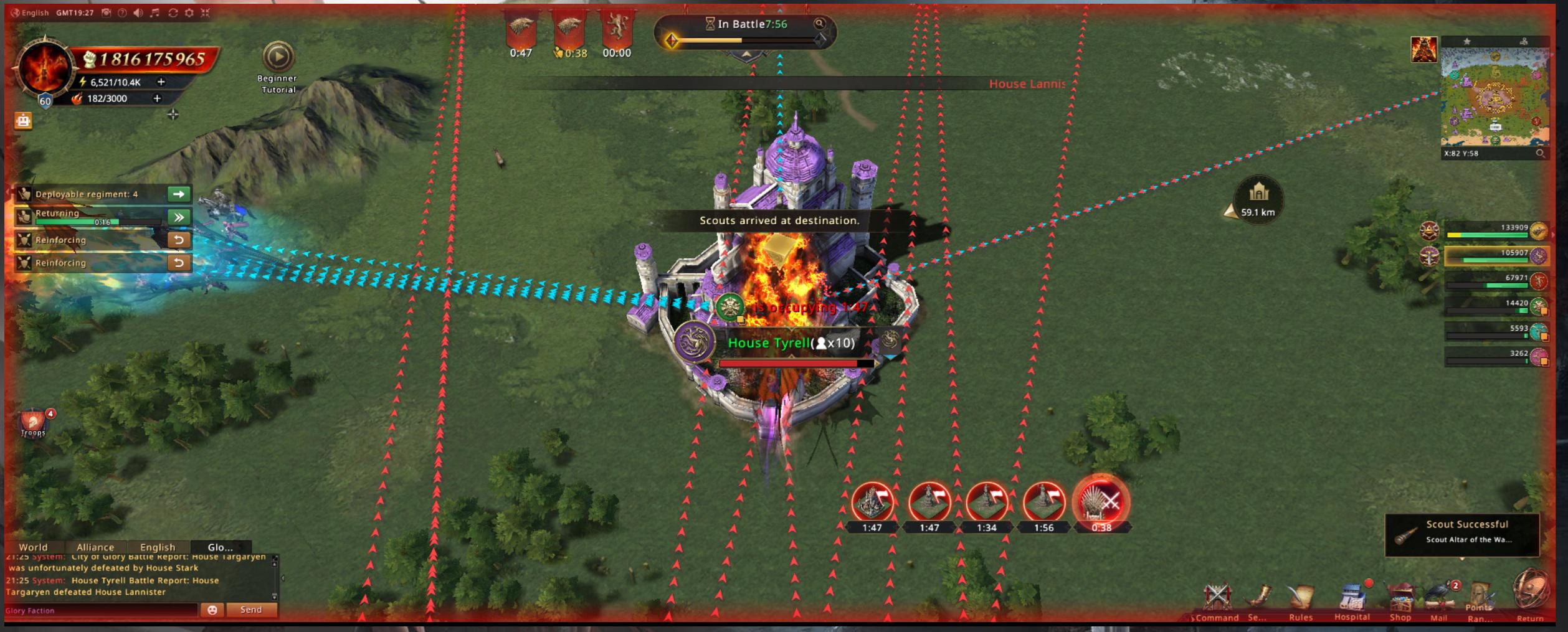Open the Shop treasure chest
The width and height of the screenshot is (1568, 632).
click(x=1400, y=599)
